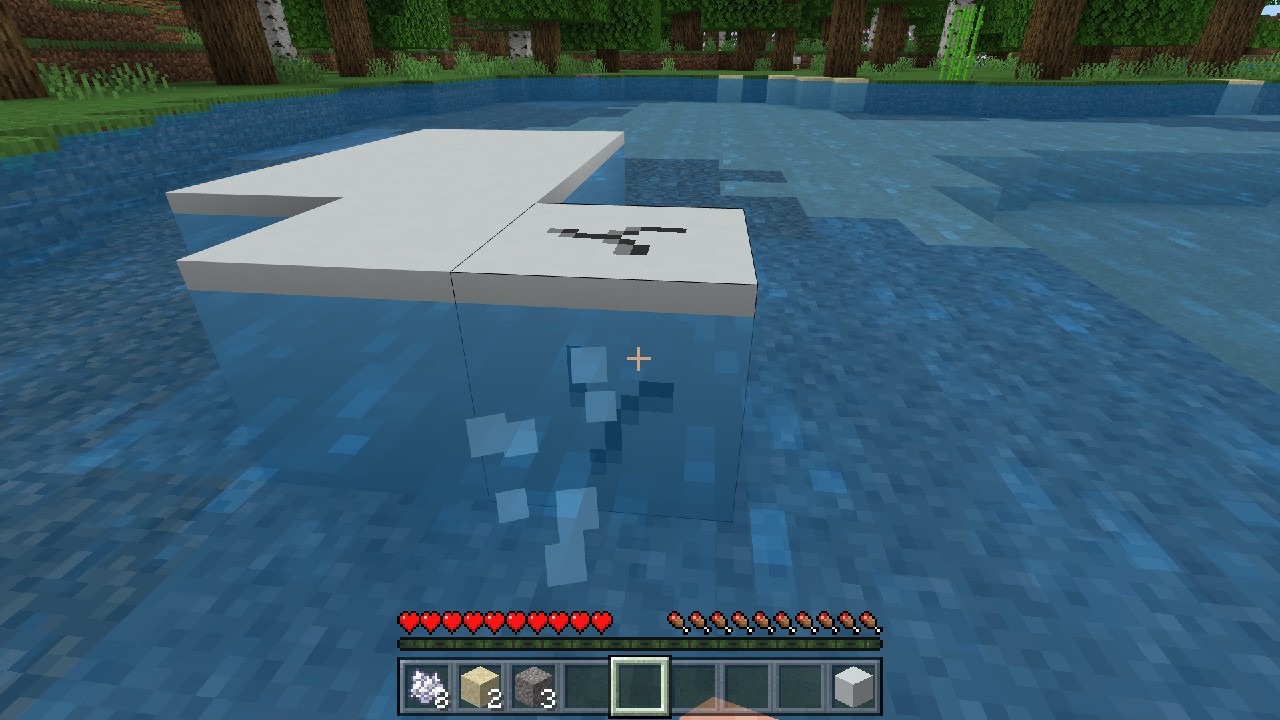Click the crosshair at screen center
This screenshot has height=720, width=1280.
click(x=637, y=357)
